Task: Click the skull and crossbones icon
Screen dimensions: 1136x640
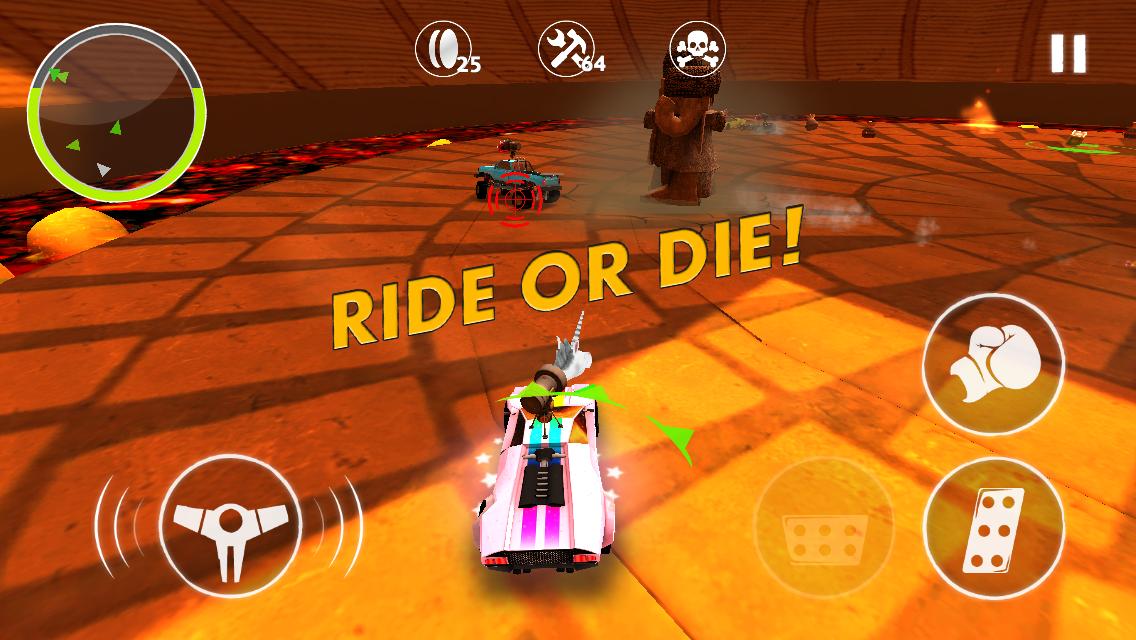Action: pos(697,47)
